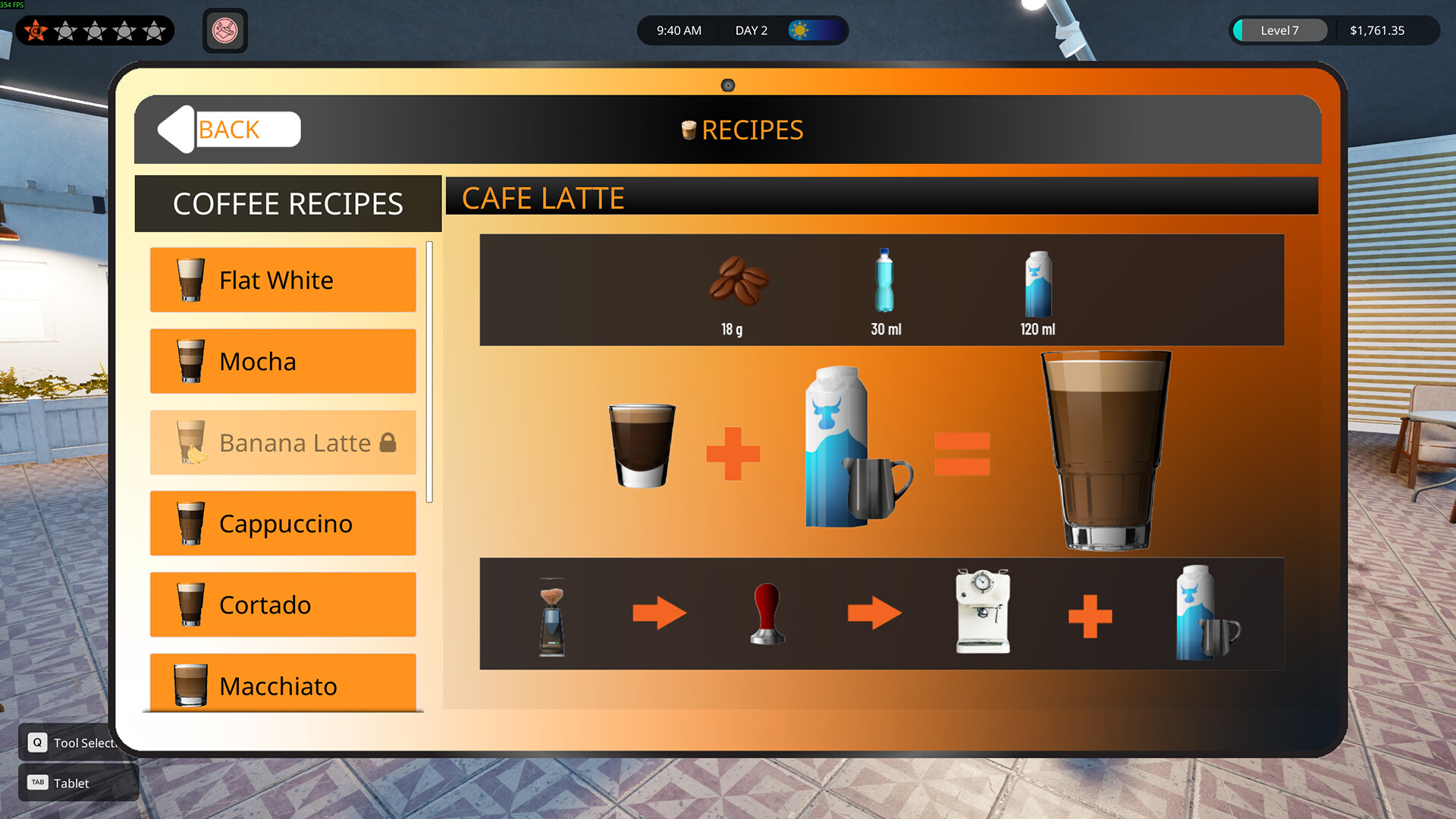Viewport: 1456px width, 819px height.
Task: Click the Coffee Recipes header
Action: [x=288, y=203]
